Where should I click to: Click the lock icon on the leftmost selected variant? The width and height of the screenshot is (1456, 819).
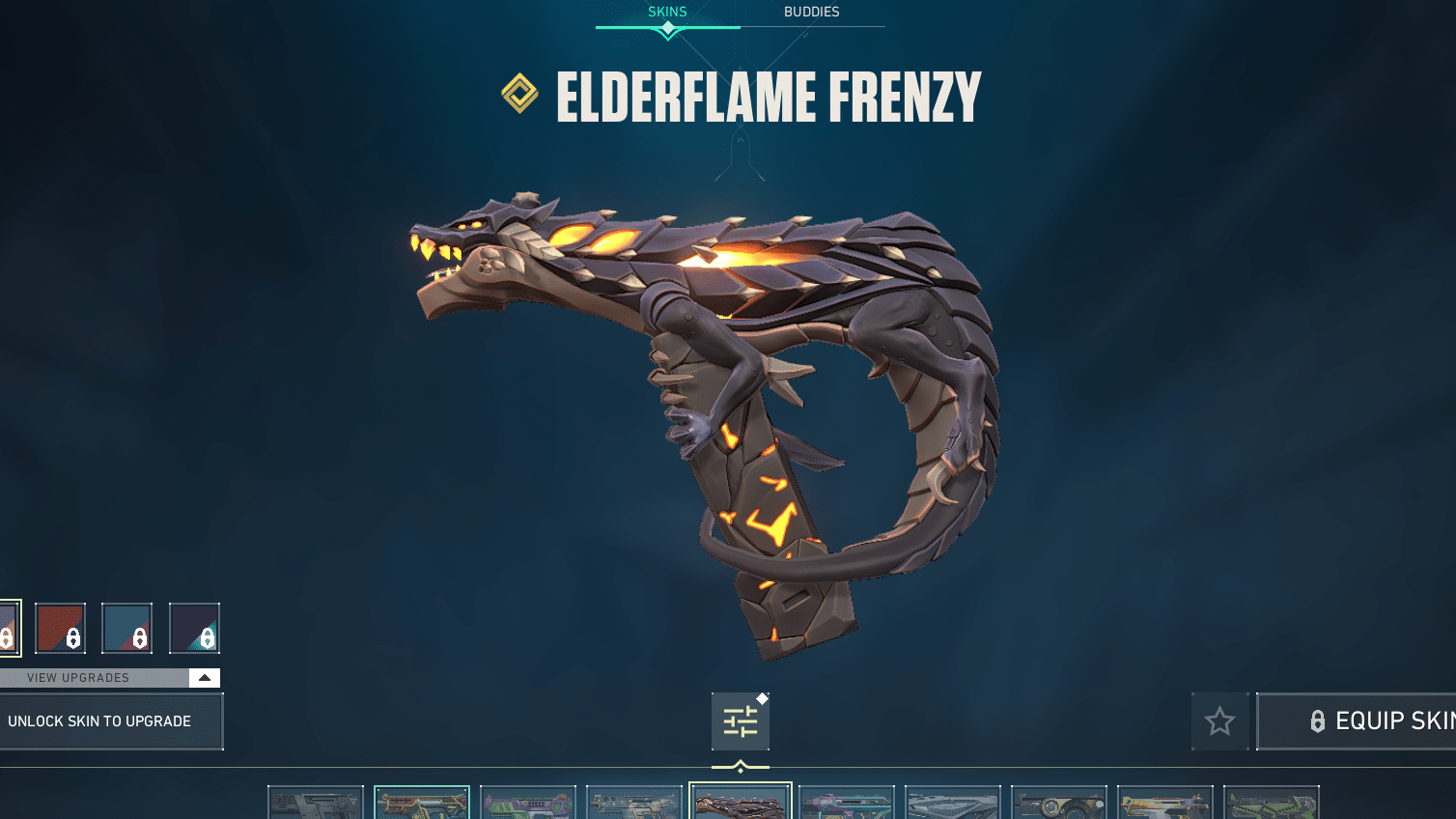click(6, 637)
